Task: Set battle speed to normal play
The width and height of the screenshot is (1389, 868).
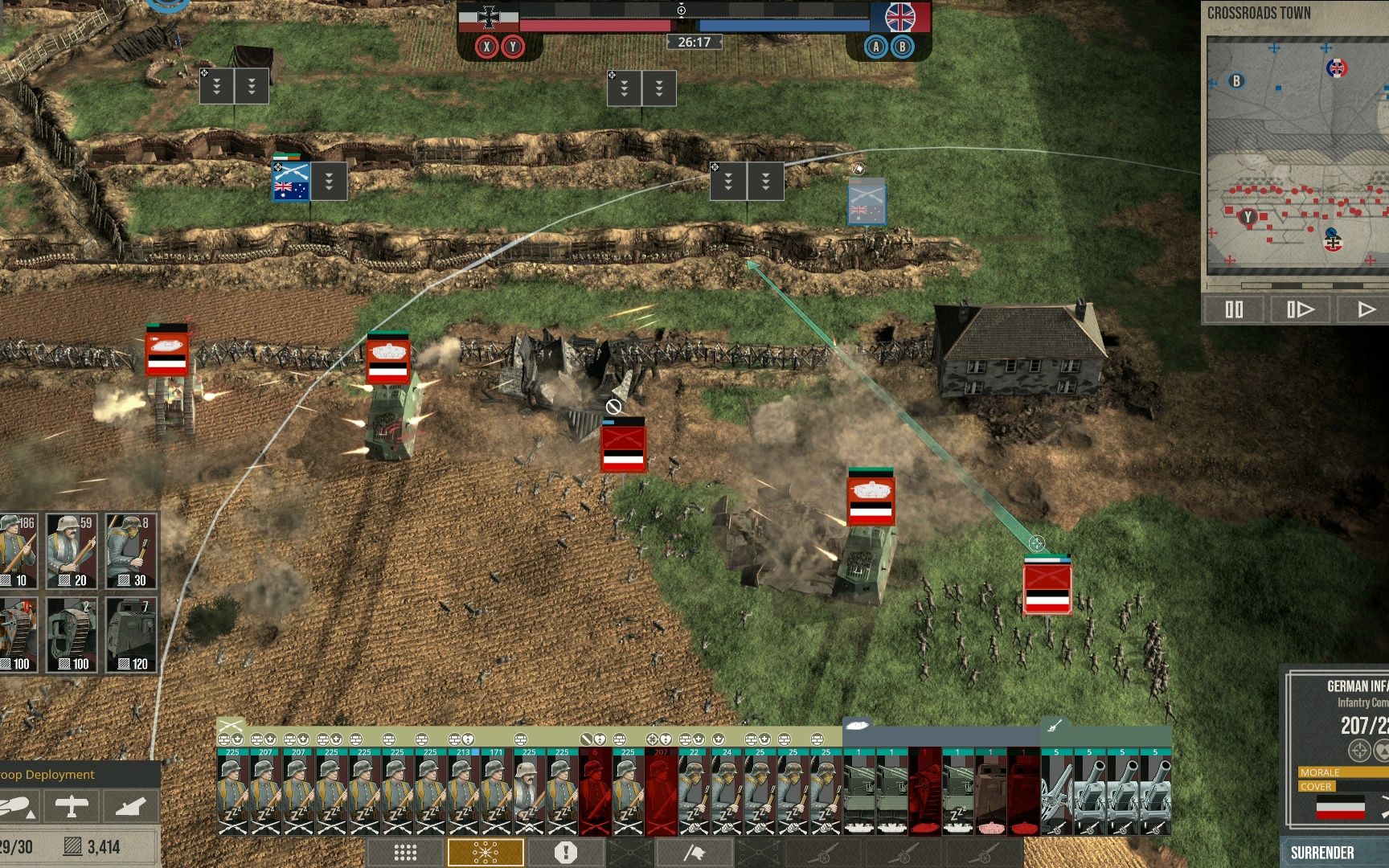Action: 1364,309
